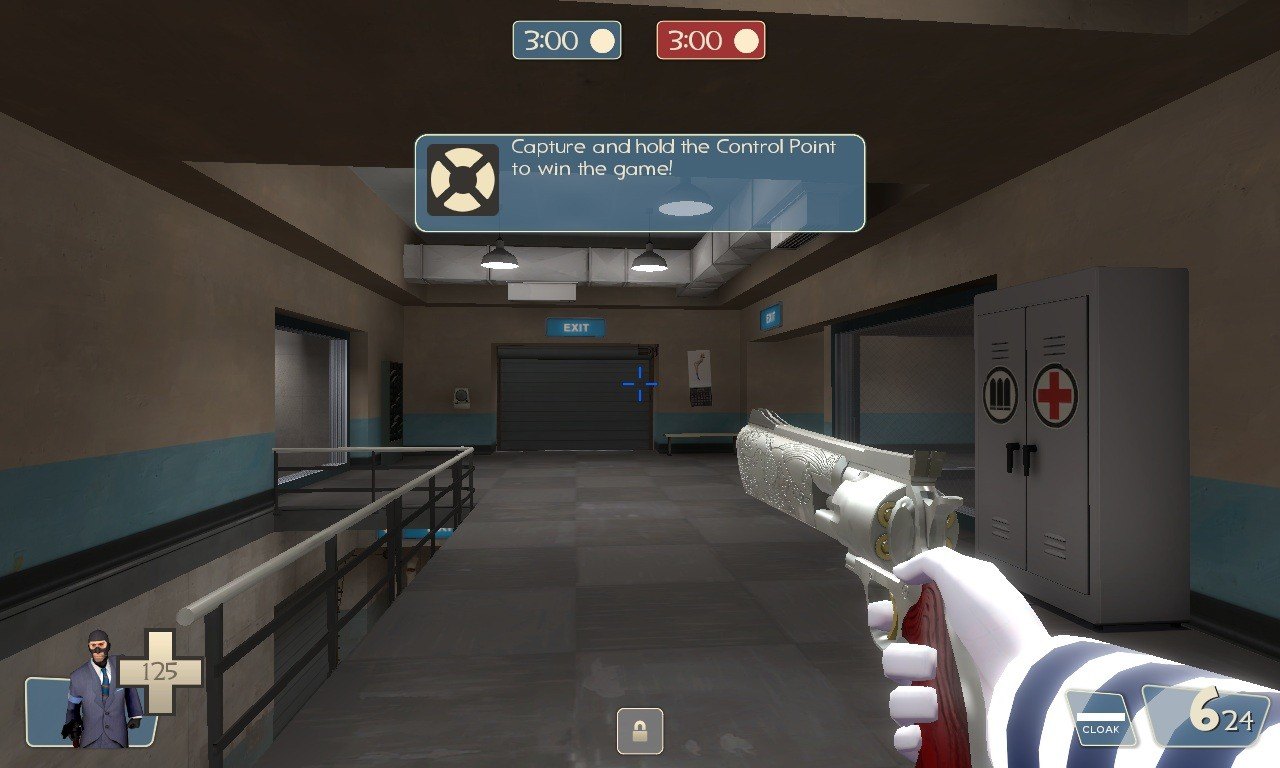Click the locked control point icon
Viewport: 1280px width, 768px height.
pos(640,730)
